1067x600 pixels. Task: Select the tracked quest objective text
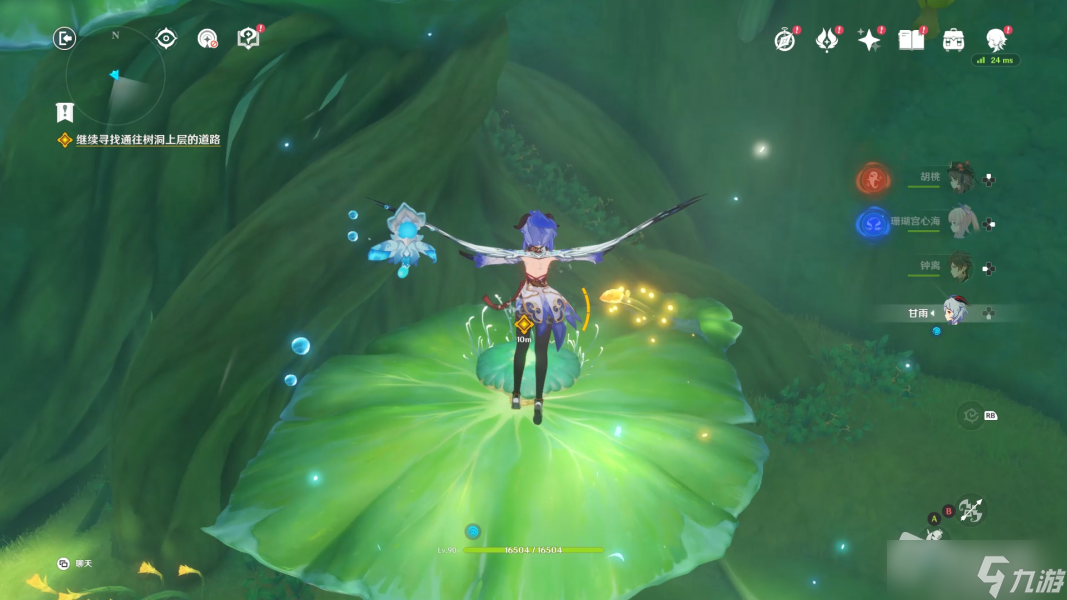[147, 140]
